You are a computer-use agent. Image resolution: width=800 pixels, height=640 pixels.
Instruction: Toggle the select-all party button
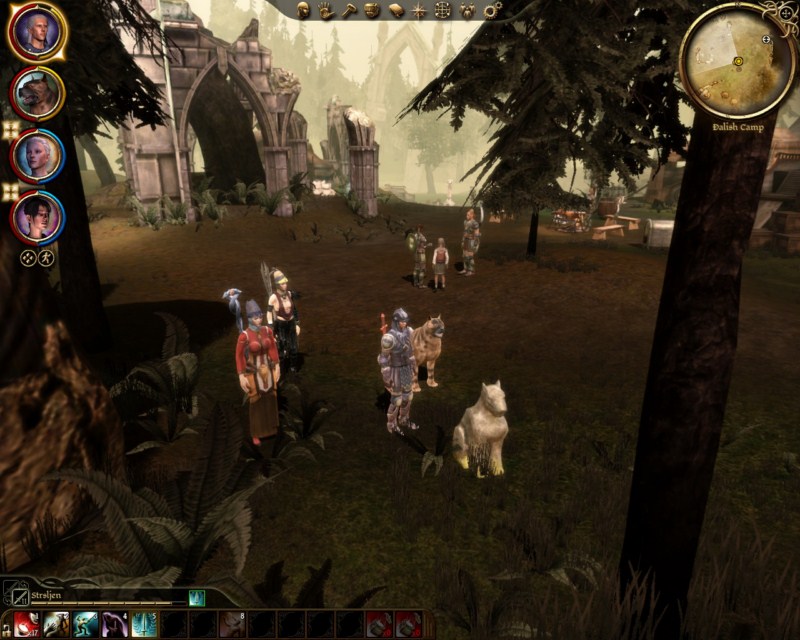(28, 257)
